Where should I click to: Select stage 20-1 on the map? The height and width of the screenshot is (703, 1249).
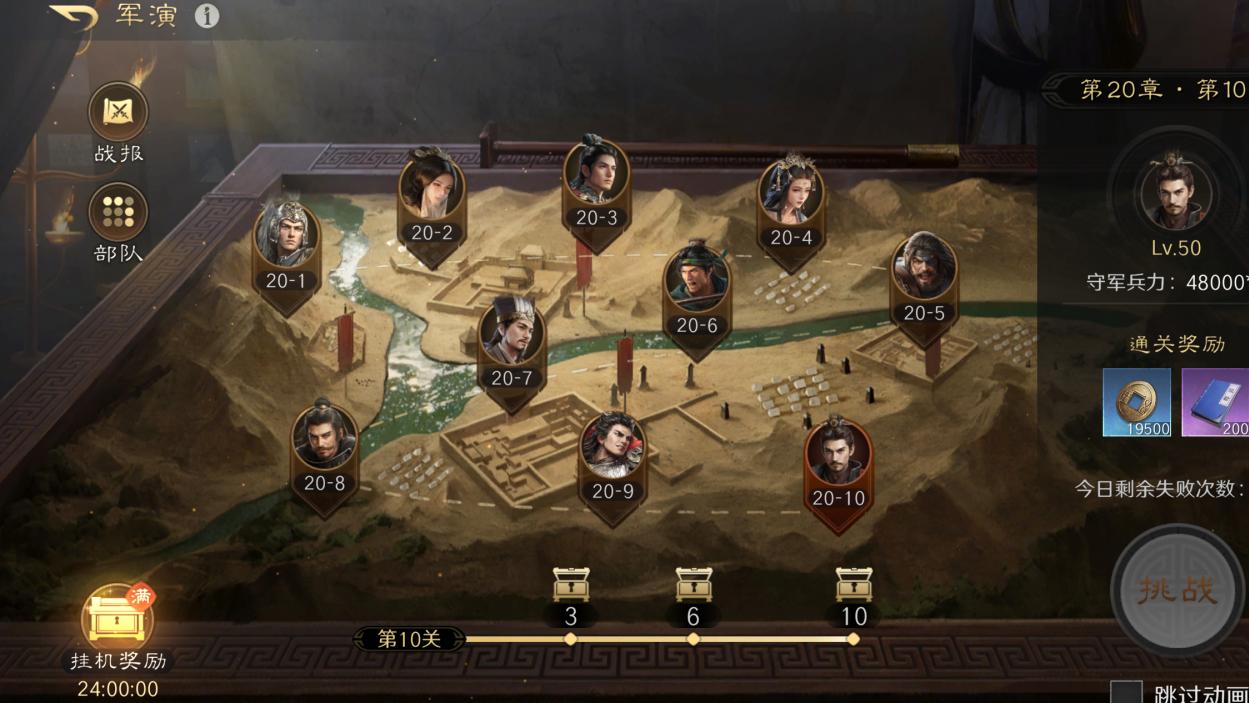(x=286, y=240)
